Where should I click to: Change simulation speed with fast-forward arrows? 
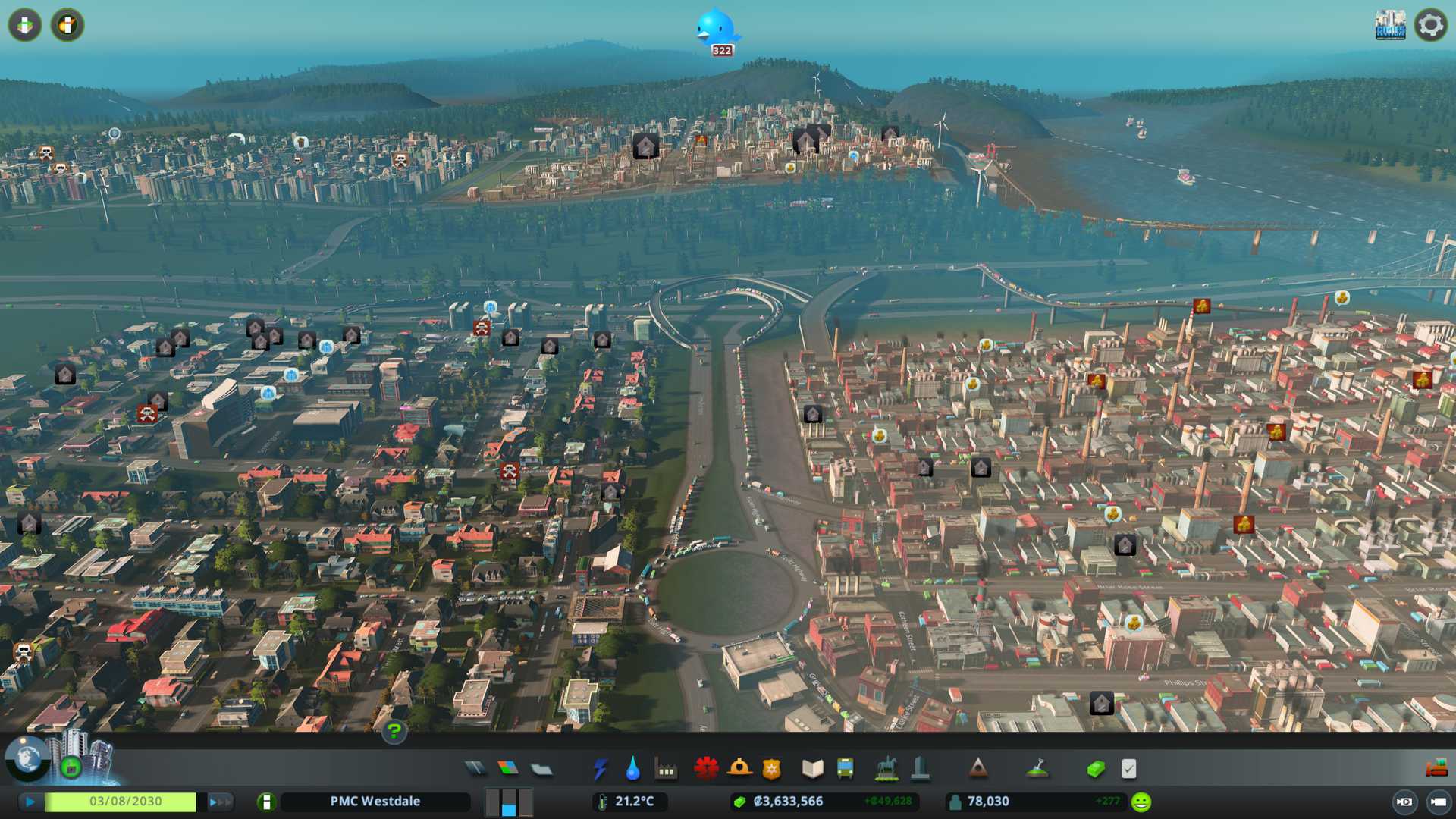pyautogui.click(x=220, y=802)
